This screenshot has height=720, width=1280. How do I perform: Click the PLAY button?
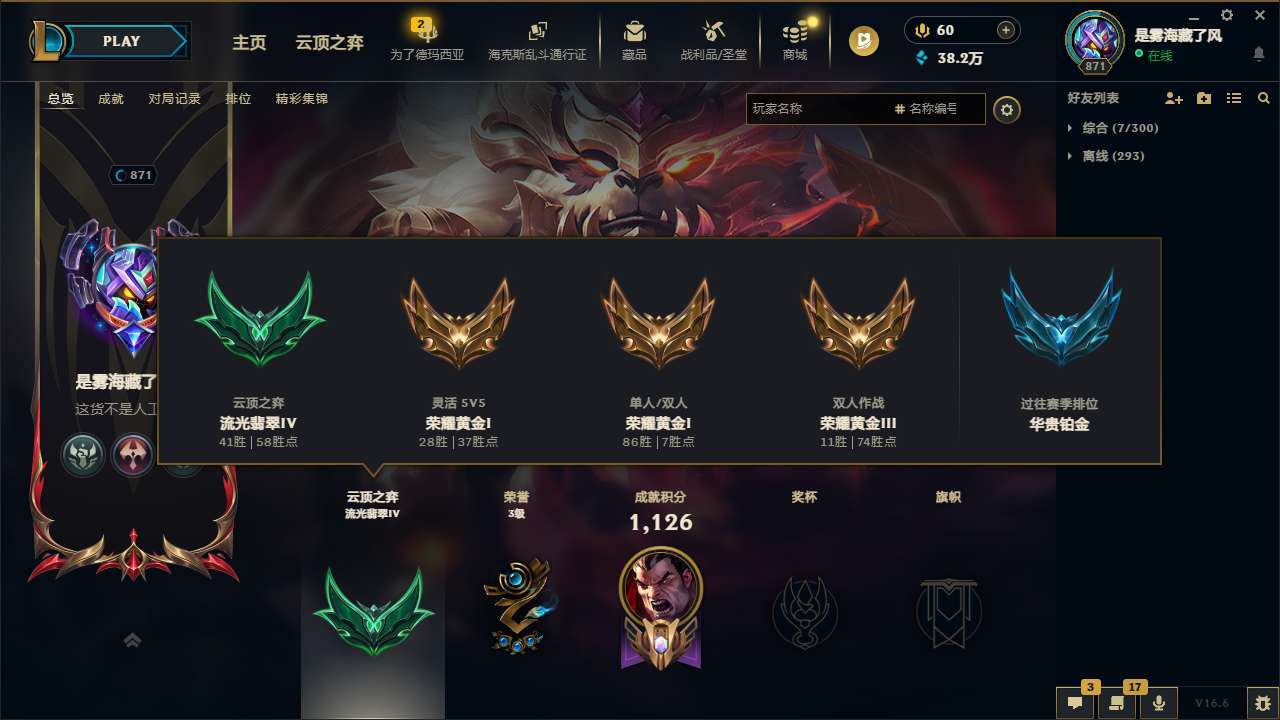click(120, 41)
